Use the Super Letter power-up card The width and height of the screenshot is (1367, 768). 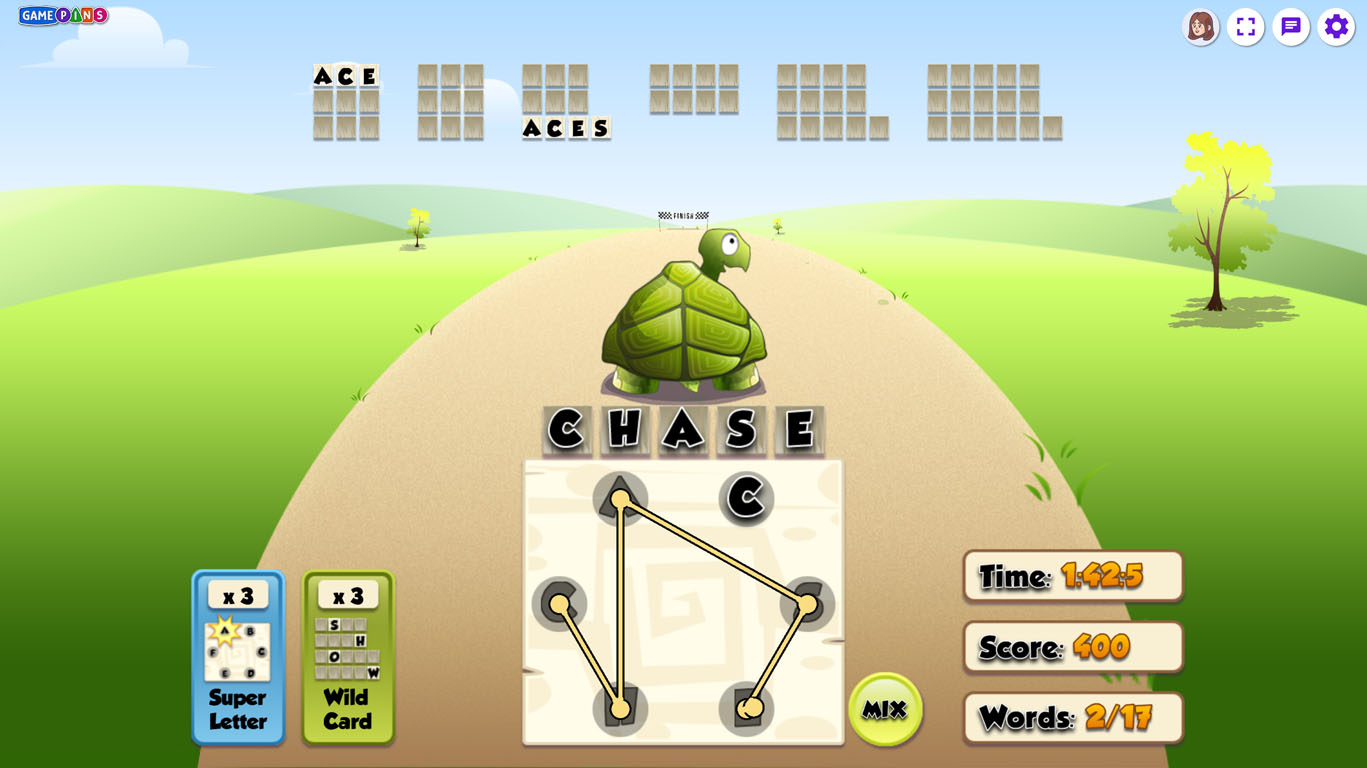[238, 657]
